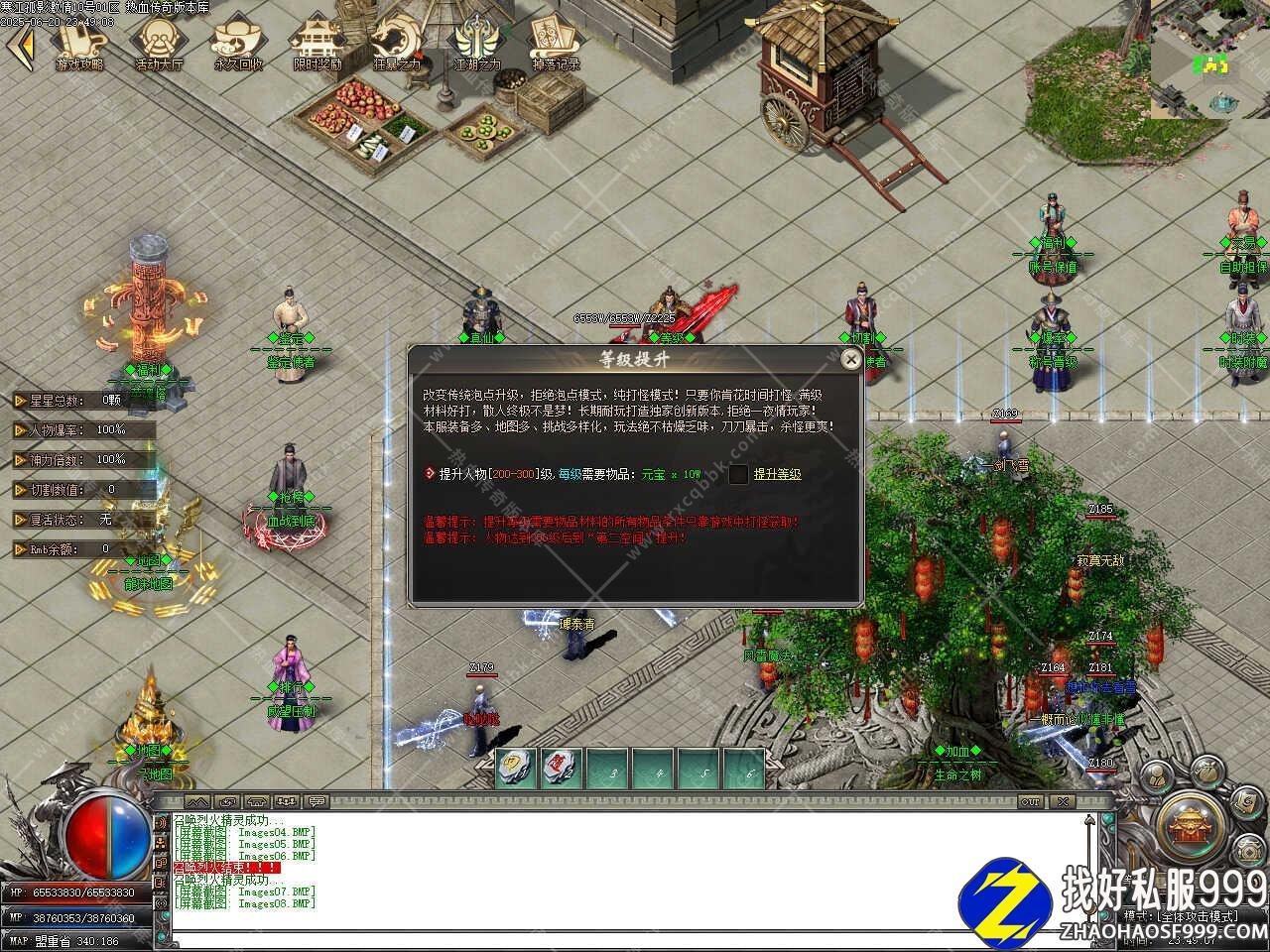1270x952 pixels.
Task: Open the character portrait round button
Action: [x=1158, y=775]
